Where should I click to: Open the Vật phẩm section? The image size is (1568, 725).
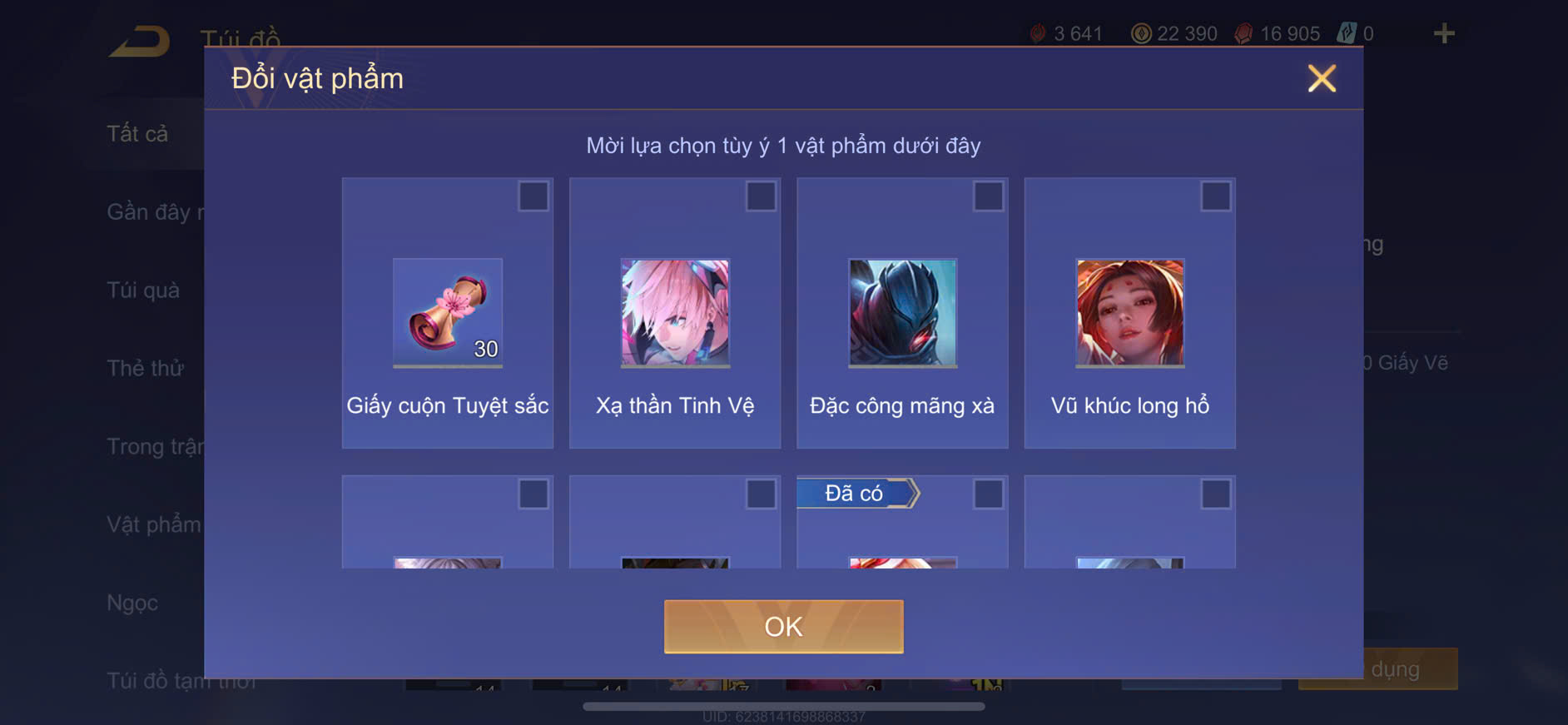(152, 524)
